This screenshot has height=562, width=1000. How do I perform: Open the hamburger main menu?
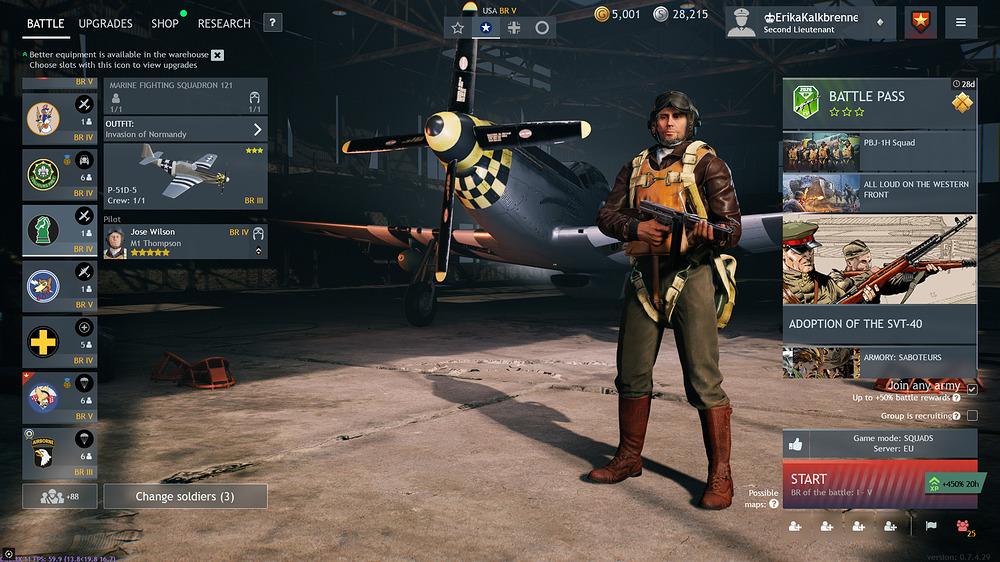pyautogui.click(x=960, y=23)
